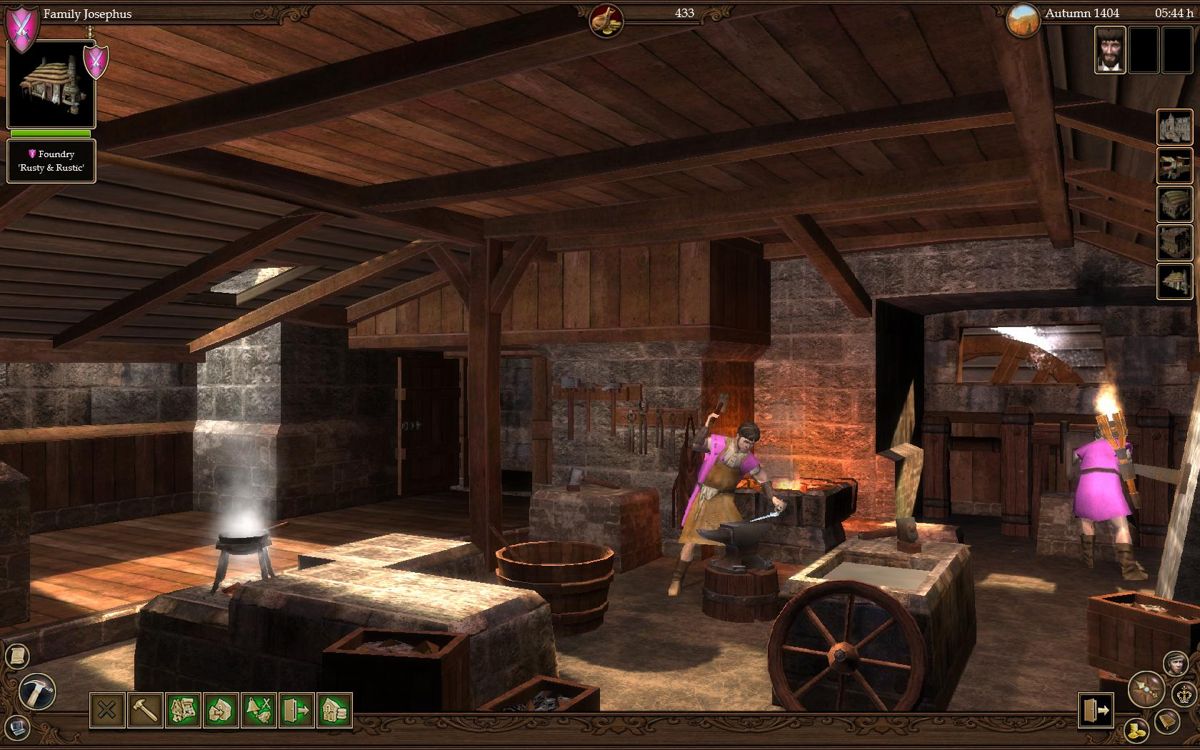Screen dimensions: 1200x750
Task: Open the book icon
Action: [1167, 720]
